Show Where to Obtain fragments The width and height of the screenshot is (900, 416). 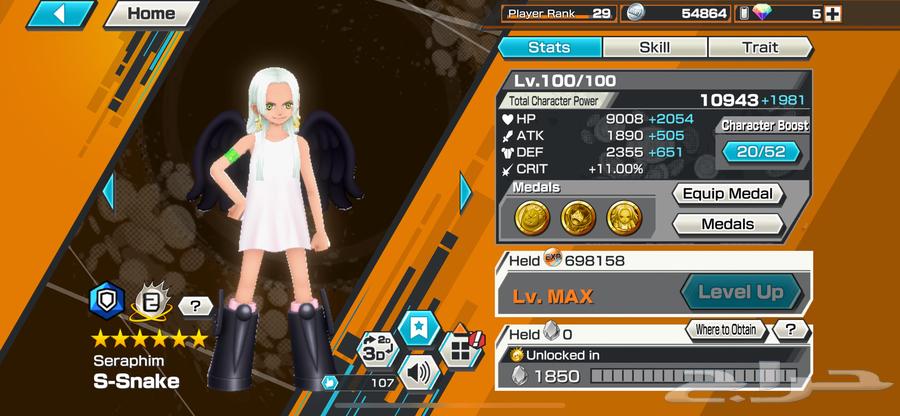725,330
